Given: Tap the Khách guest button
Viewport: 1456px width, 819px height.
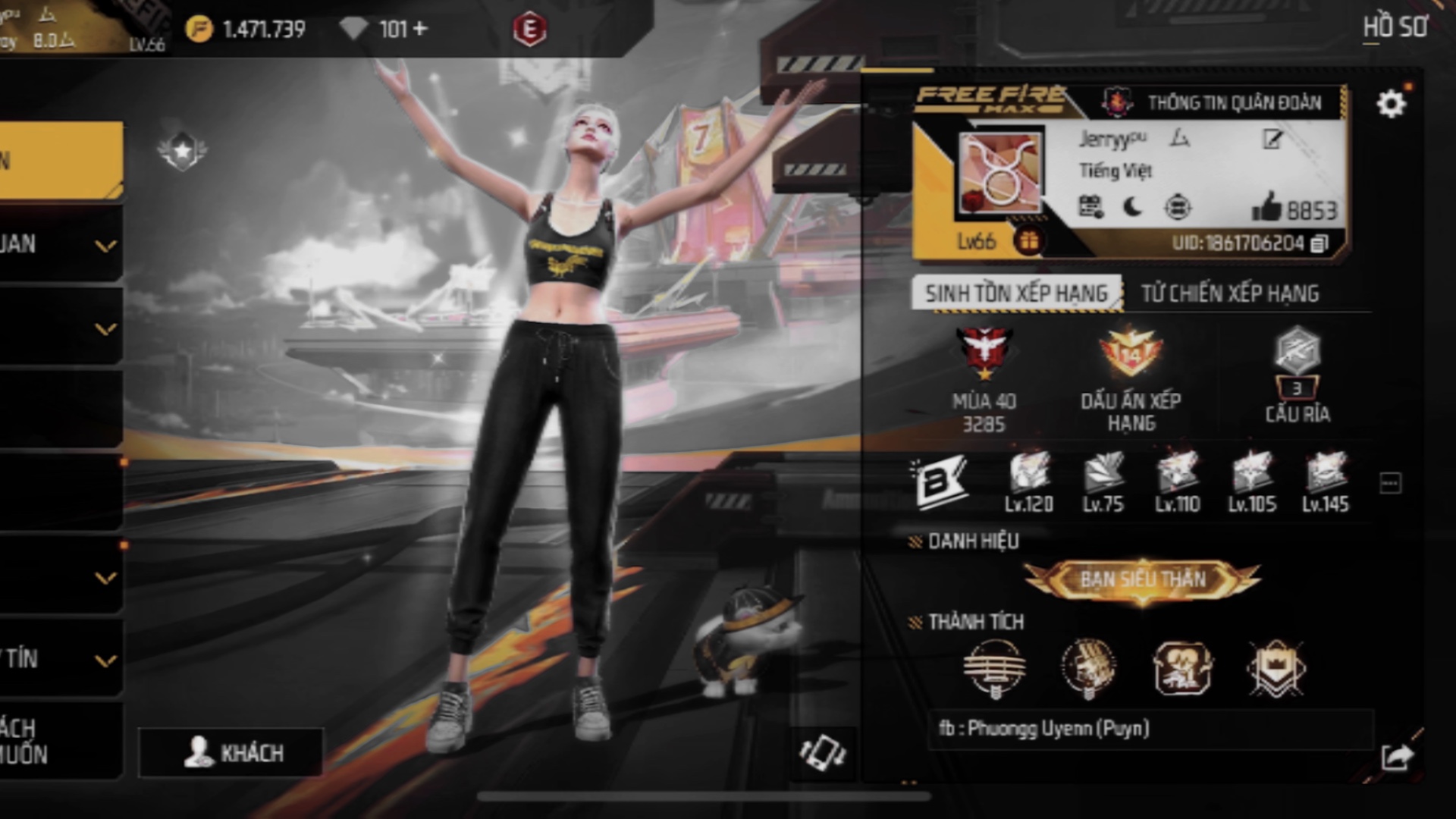Looking at the screenshot, I should point(231,752).
